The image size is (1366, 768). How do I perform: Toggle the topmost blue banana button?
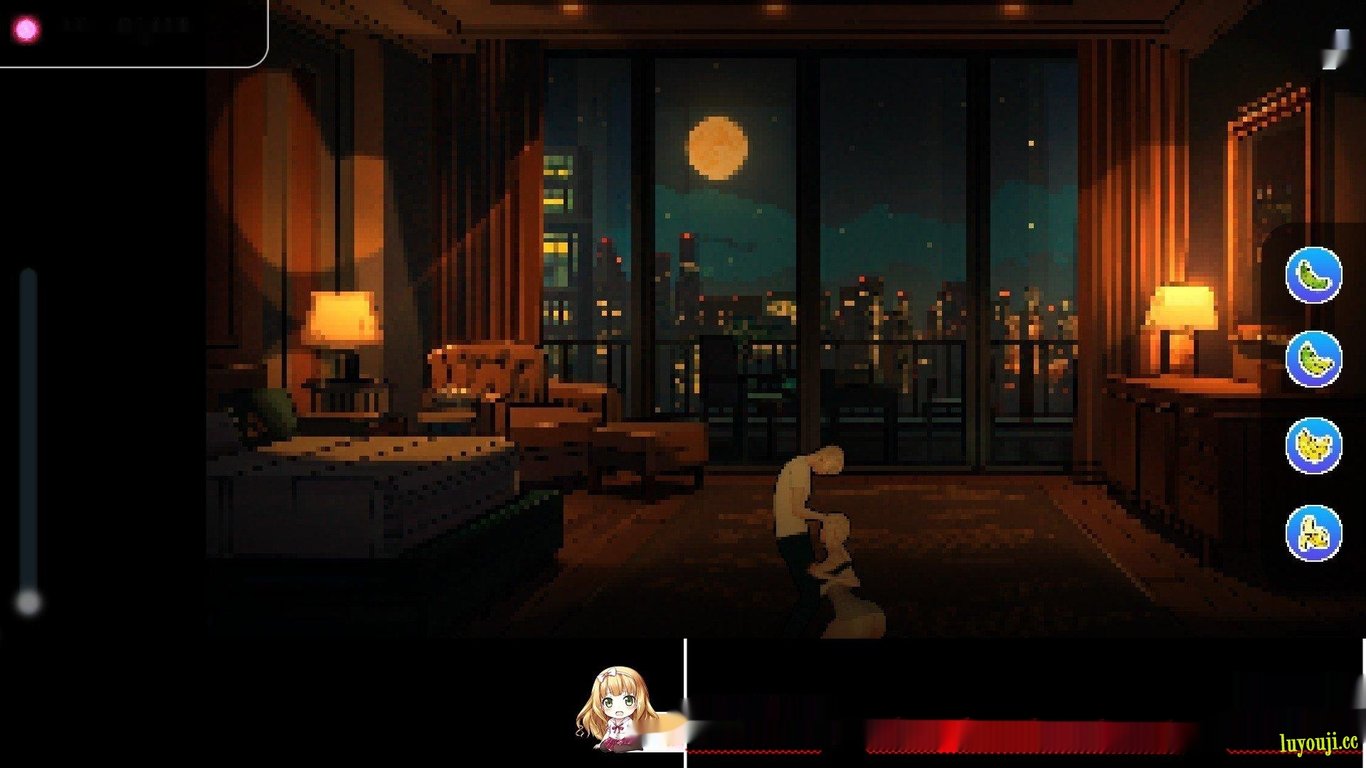tap(1311, 276)
